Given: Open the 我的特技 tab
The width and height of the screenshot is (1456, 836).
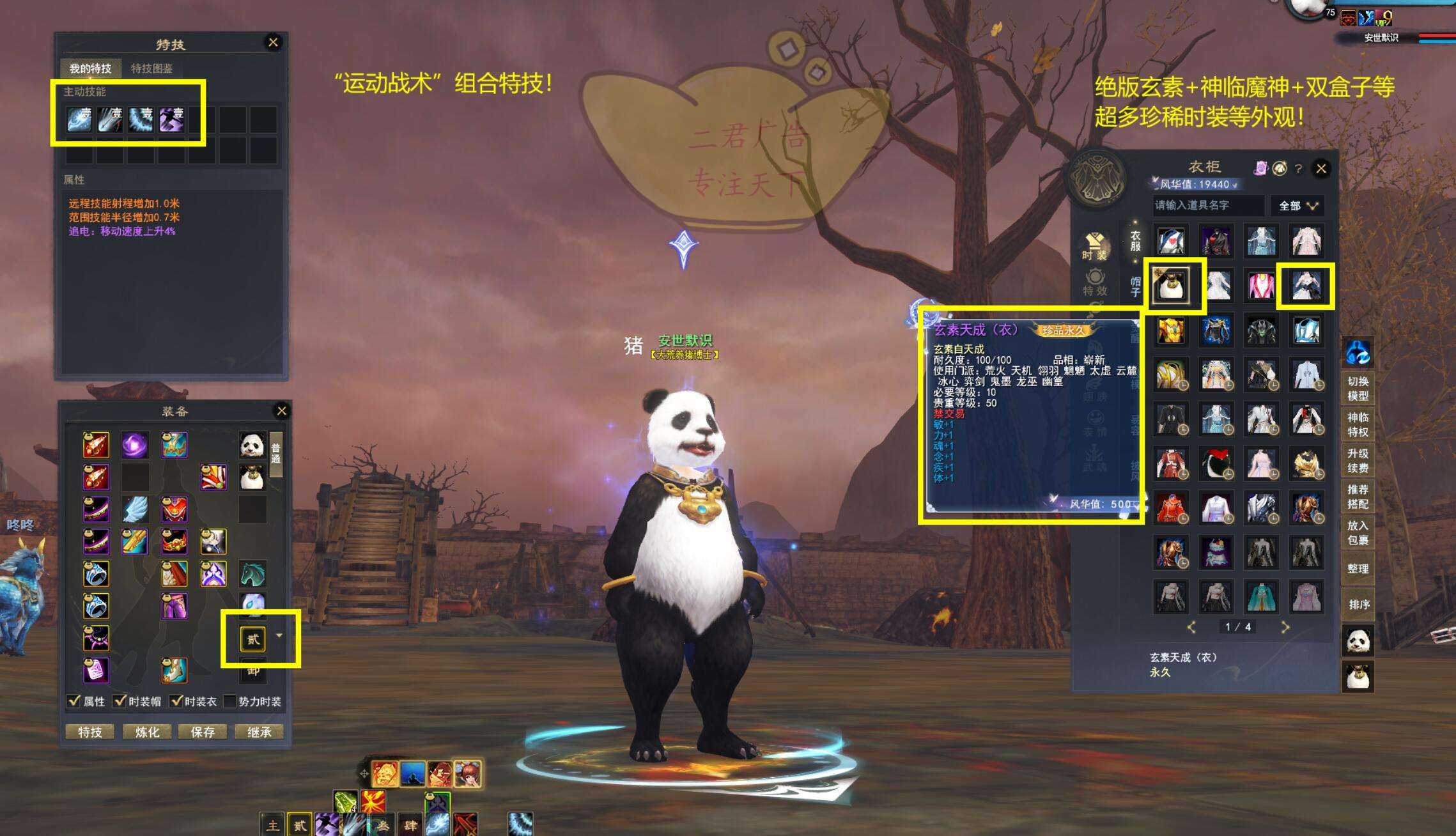Looking at the screenshot, I should (90, 68).
